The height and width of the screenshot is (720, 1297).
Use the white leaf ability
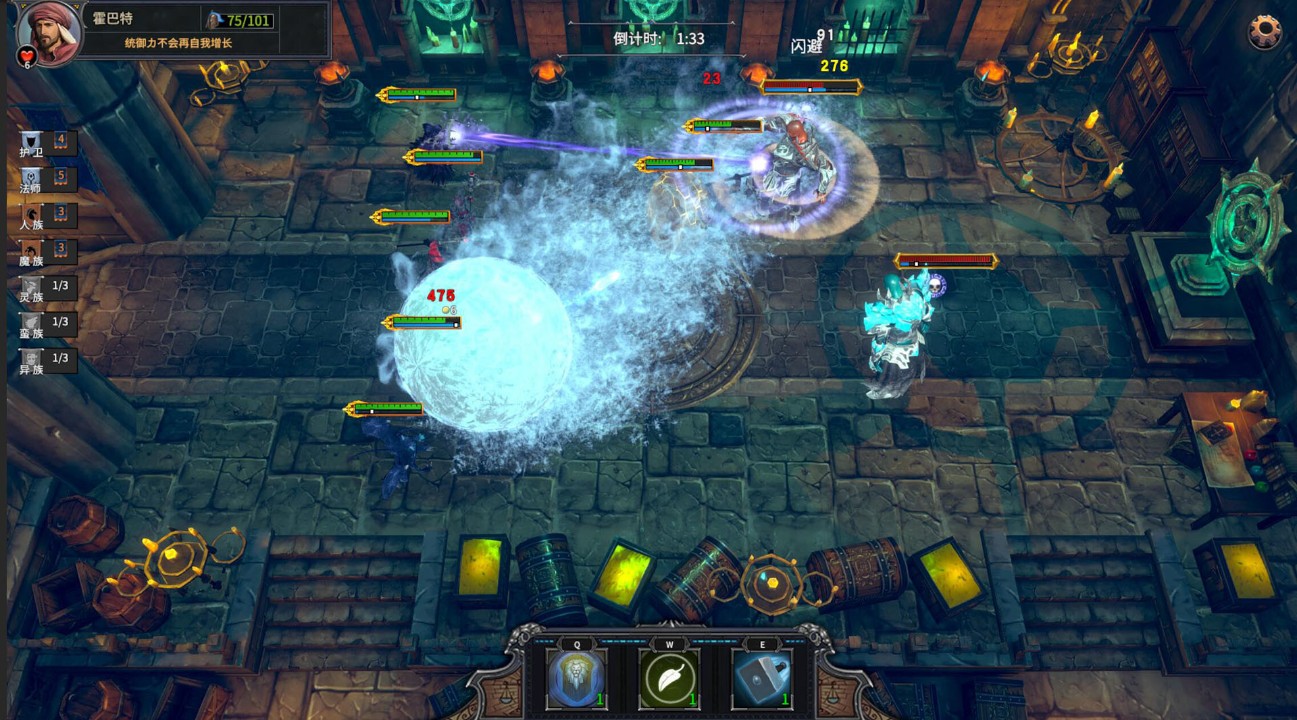click(669, 679)
